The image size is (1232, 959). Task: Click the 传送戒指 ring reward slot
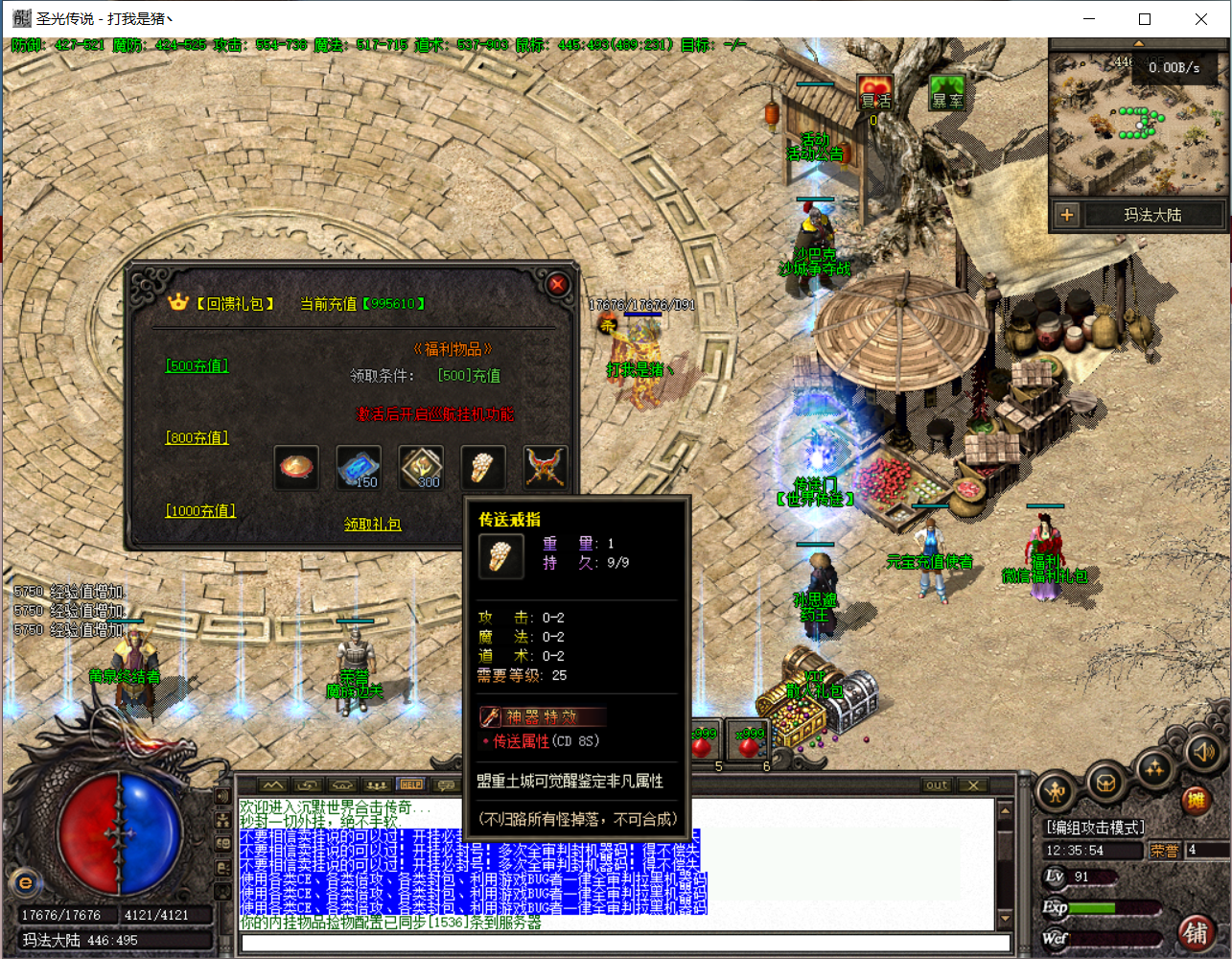[482, 467]
